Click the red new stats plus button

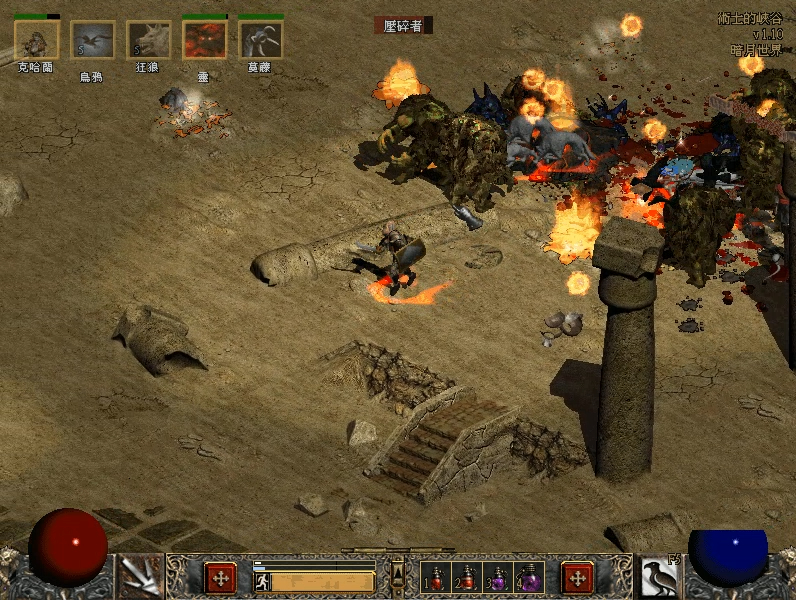220,577
